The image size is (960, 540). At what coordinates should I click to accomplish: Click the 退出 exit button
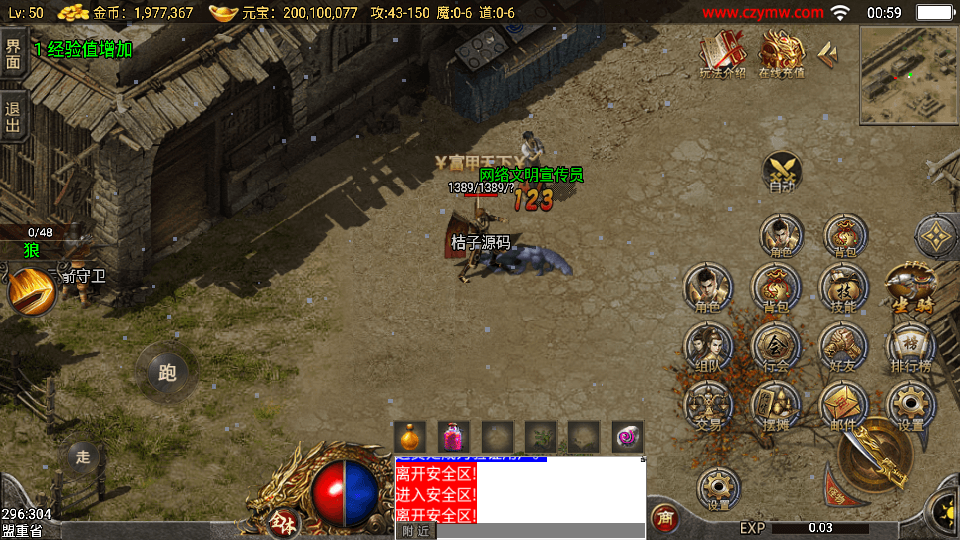point(13,117)
